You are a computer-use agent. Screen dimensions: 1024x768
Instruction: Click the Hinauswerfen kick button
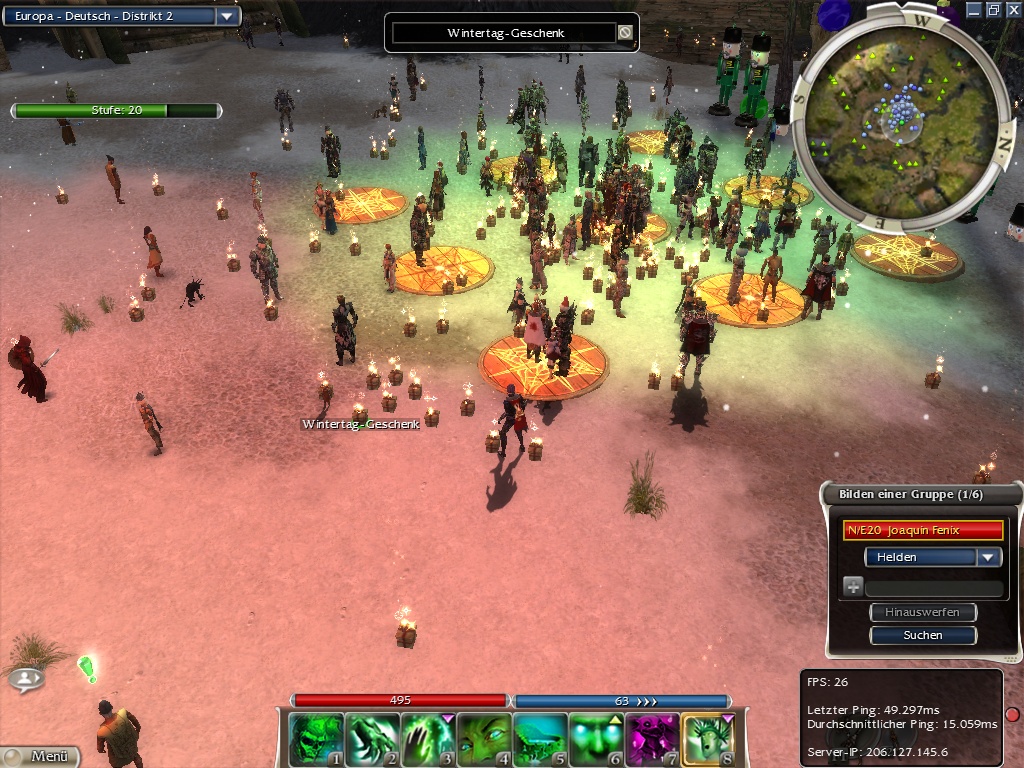tap(922, 612)
